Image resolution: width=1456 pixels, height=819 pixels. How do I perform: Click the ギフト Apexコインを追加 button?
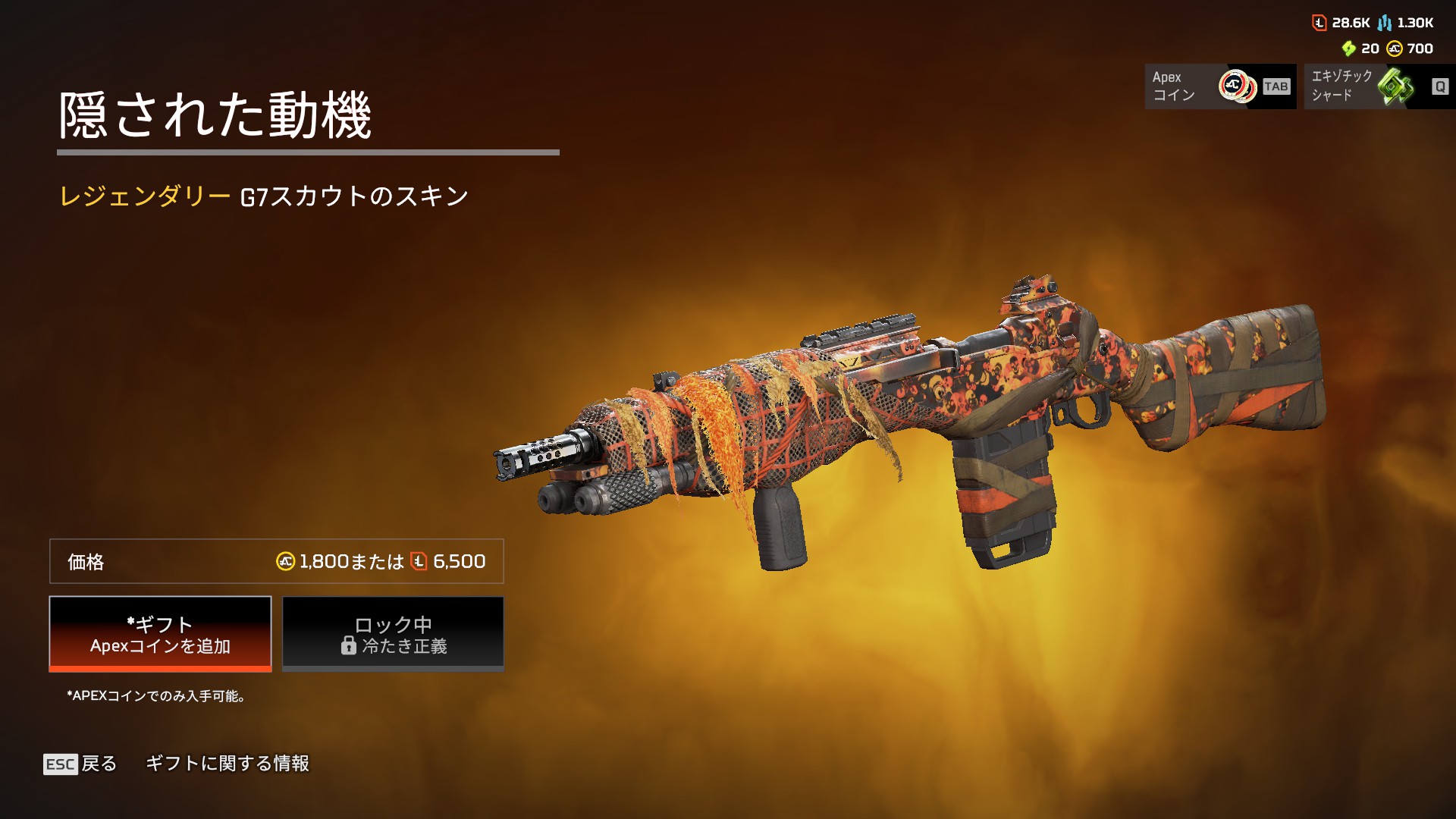pyautogui.click(x=160, y=634)
